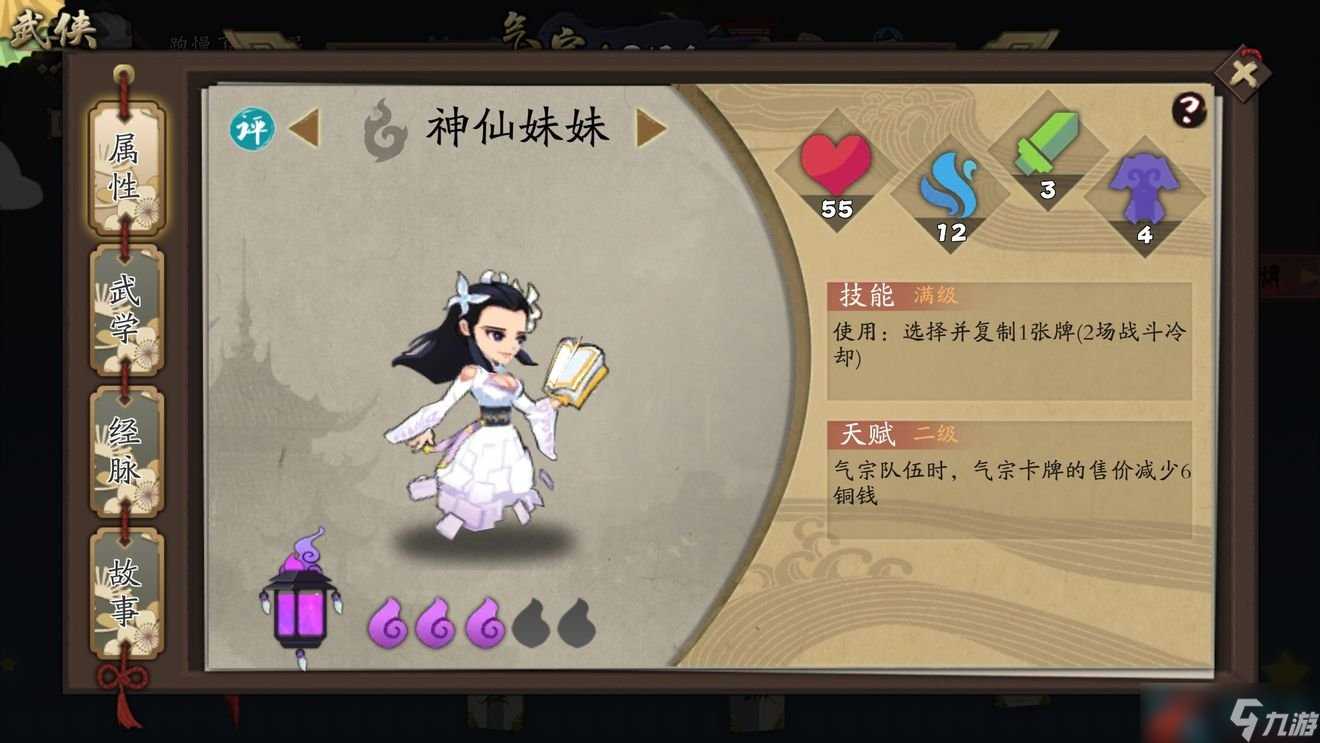Viewport: 1320px width, 743px height.
Task: Select the green sword attack stat icon
Action: pos(1047,147)
